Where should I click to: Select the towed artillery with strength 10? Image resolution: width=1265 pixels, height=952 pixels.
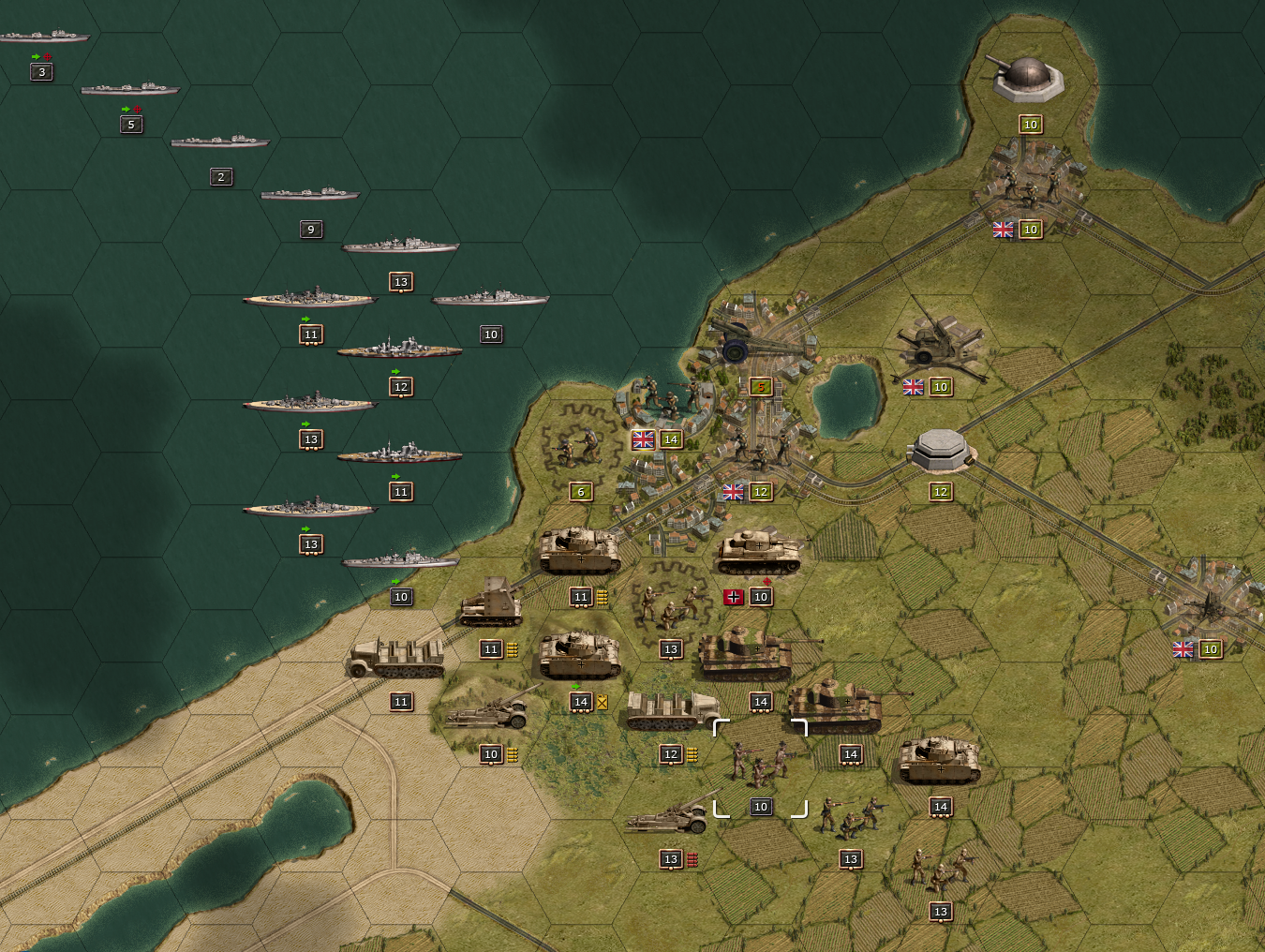click(488, 712)
